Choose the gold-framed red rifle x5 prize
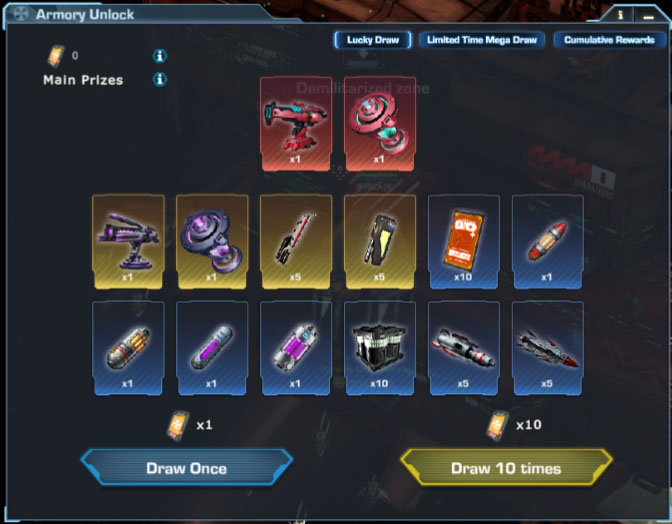Viewport: 672px width, 524px height. [x=296, y=240]
